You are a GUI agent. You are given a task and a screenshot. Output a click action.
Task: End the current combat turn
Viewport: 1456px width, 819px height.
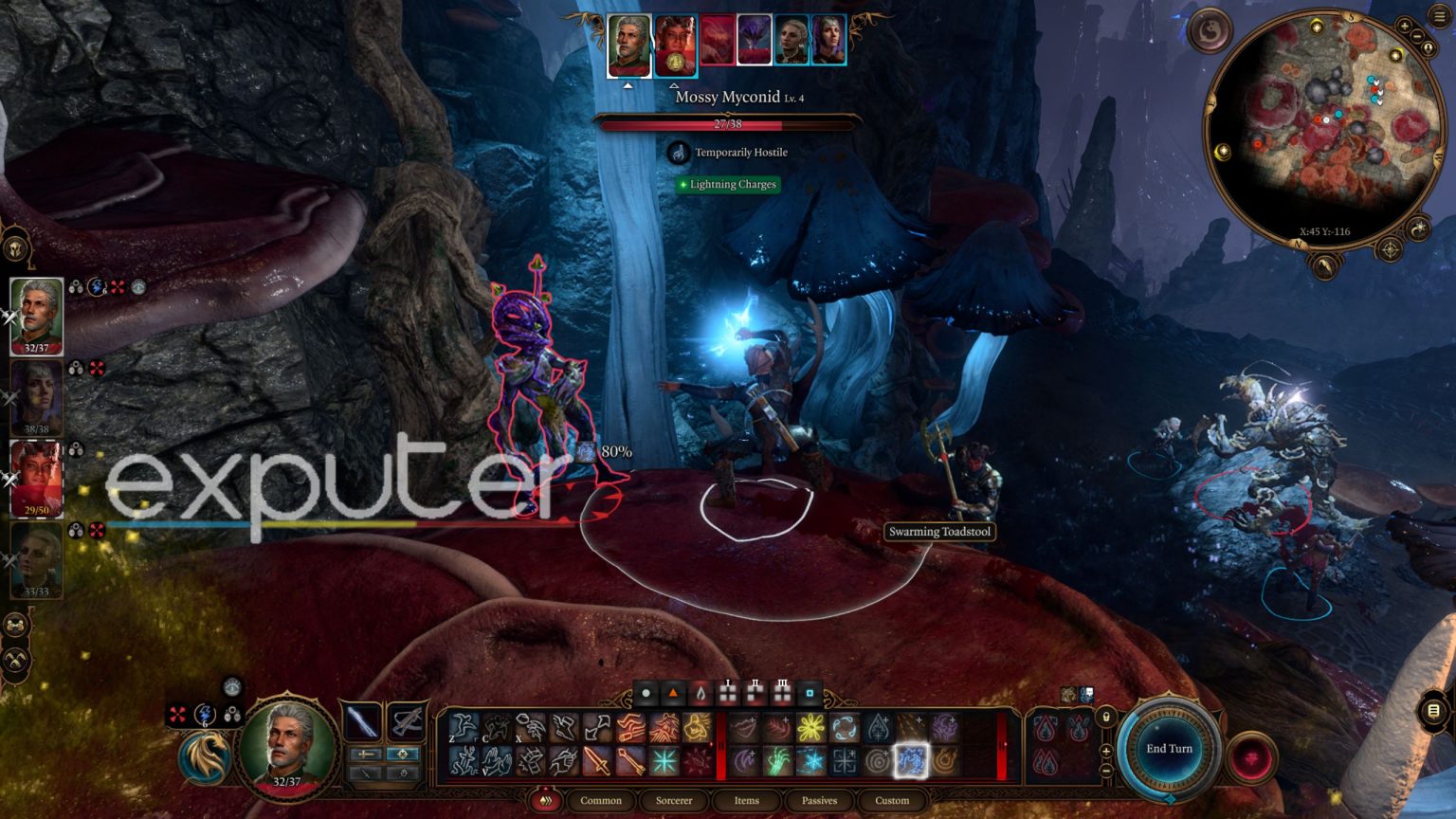1169,749
